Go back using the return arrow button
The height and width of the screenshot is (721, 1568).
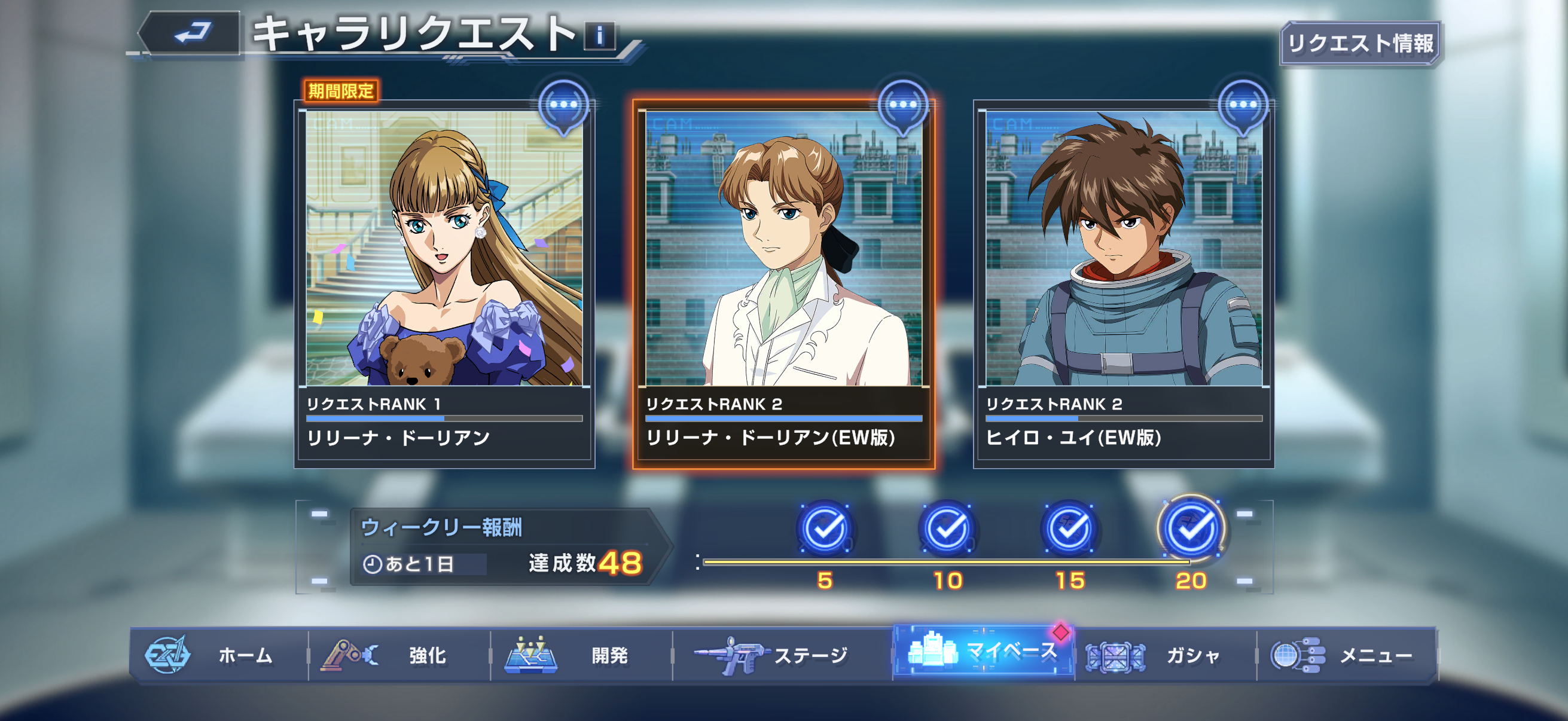click(x=191, y=33)
